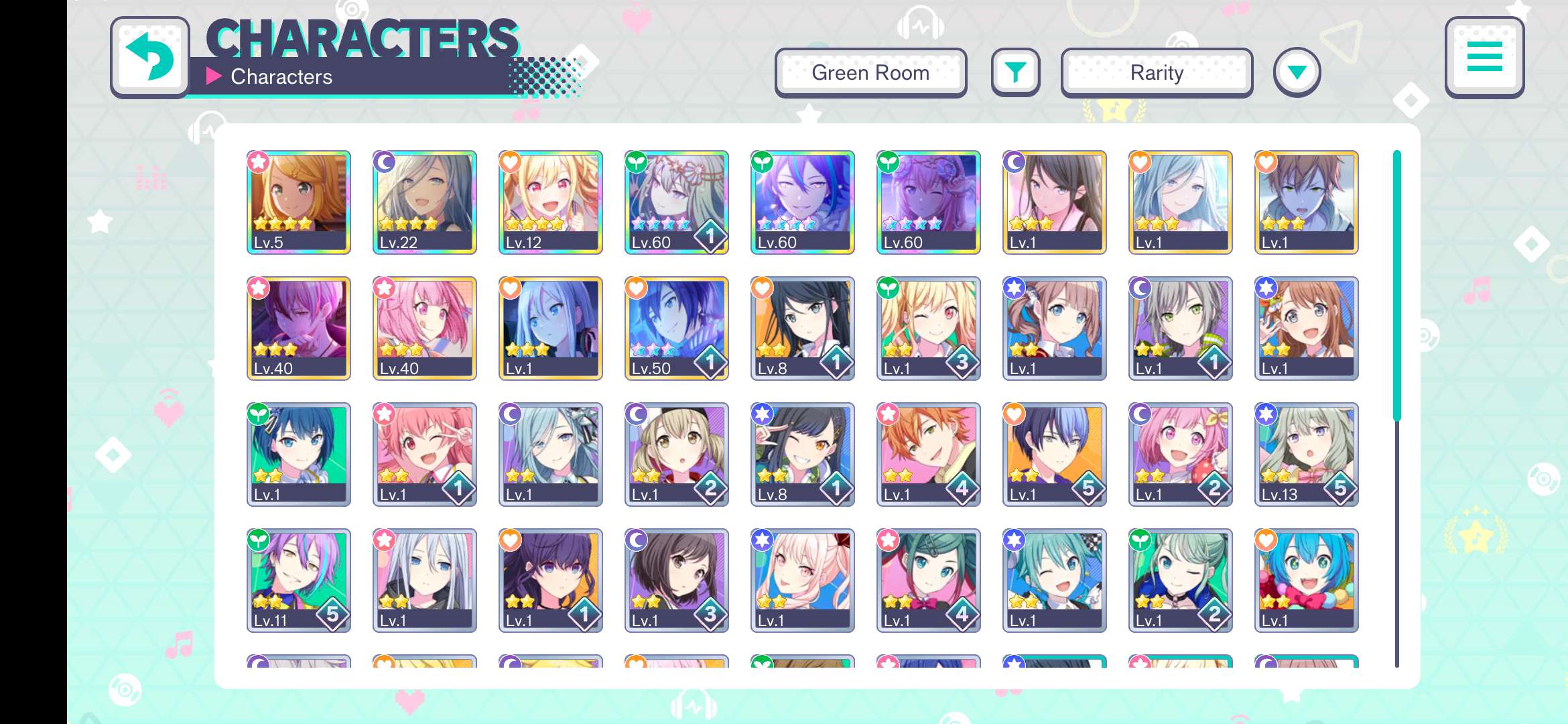Select the Lv.13 two-star card
This screenshot has width=1568, height=724.
[1307, 454]
